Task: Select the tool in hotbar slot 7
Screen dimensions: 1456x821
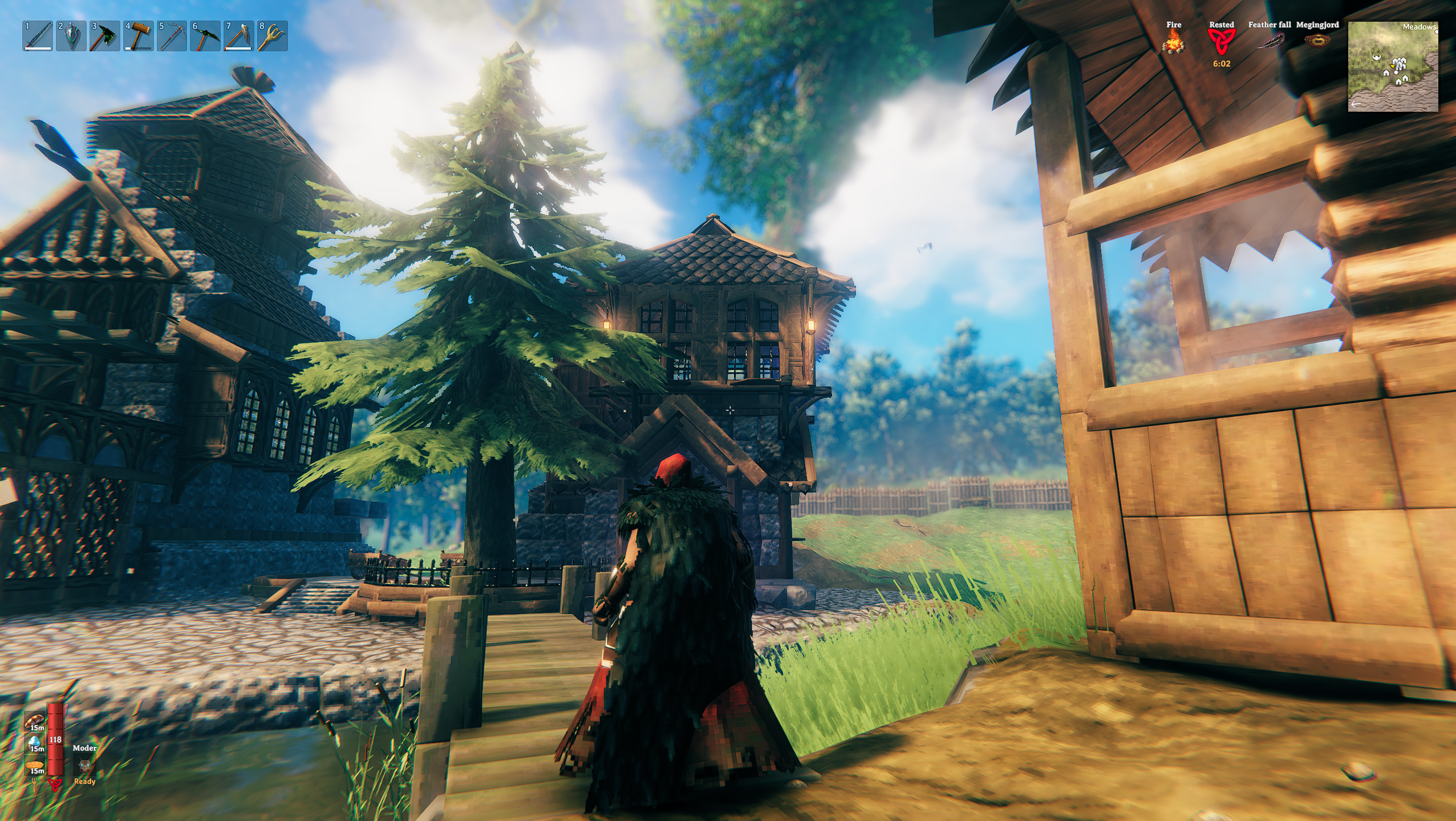Action: coord(239,36)
